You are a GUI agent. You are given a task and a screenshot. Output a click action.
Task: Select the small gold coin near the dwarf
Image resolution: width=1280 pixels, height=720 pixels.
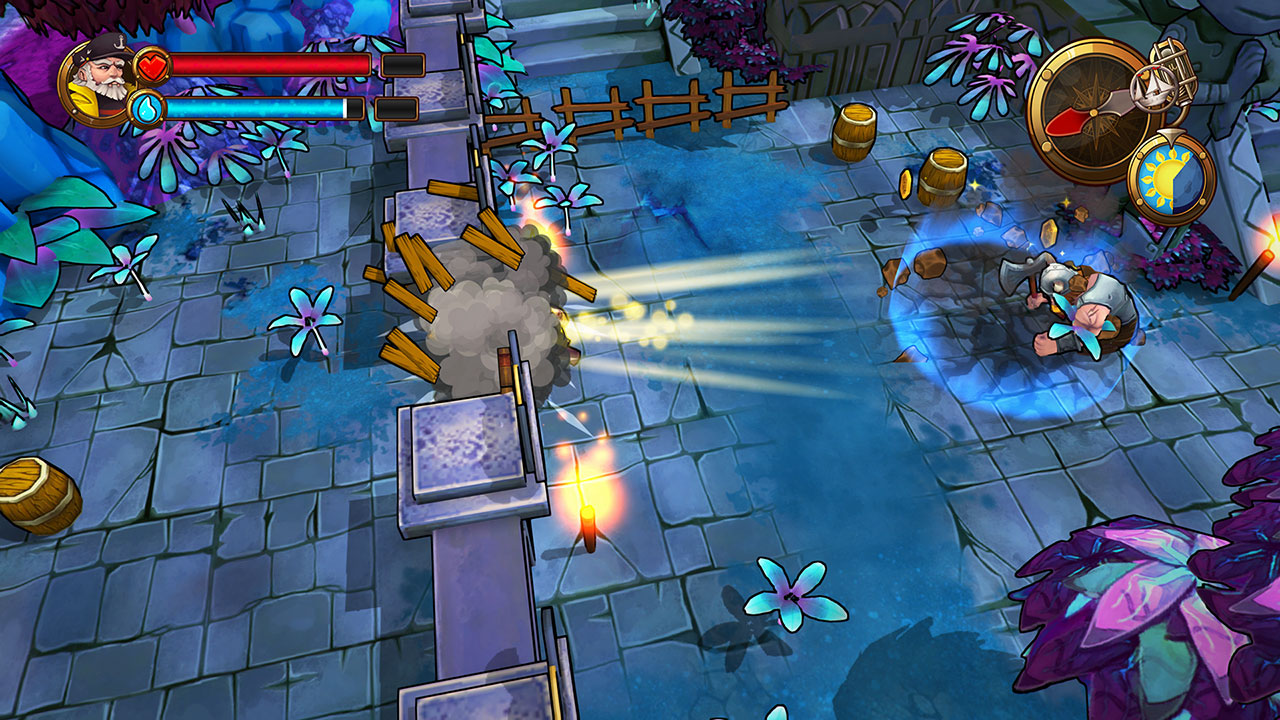coord(1047,233)
